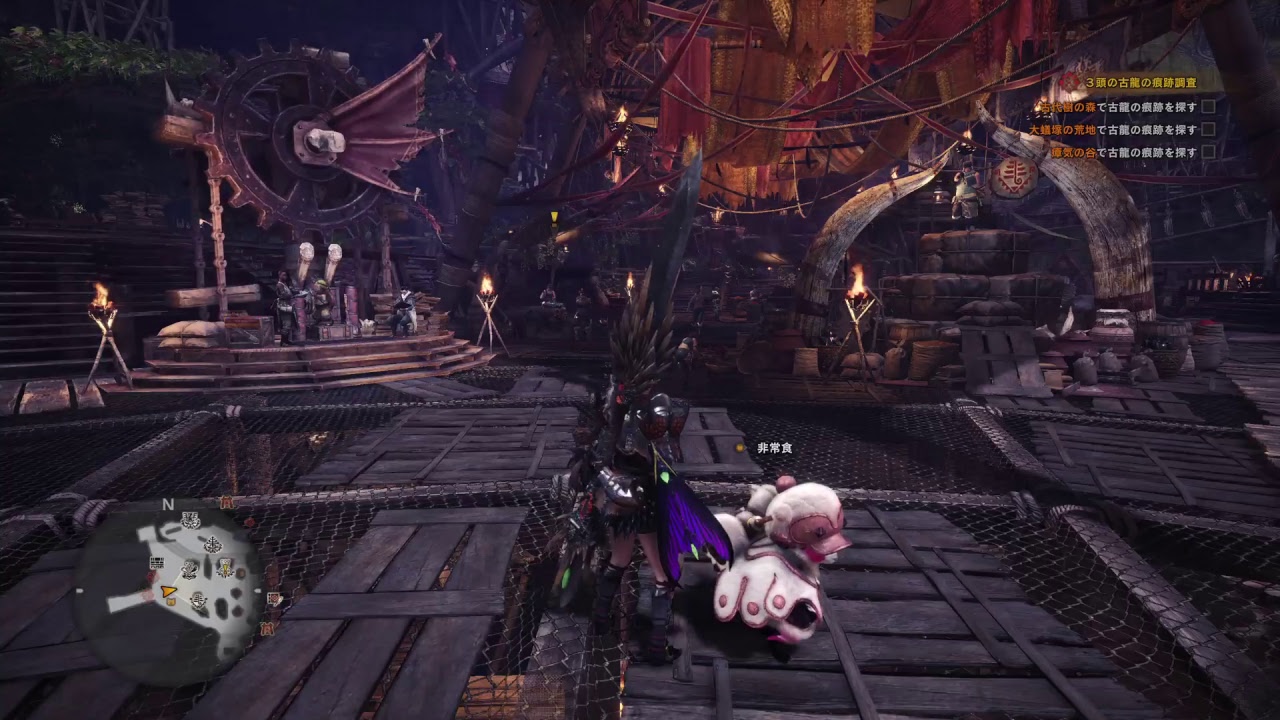Select the 3頭の古龍の痕跡調査 quest title
The height and width of the screenshot is (720, 1280).
pyautogui.click(x=1140, y=85)
